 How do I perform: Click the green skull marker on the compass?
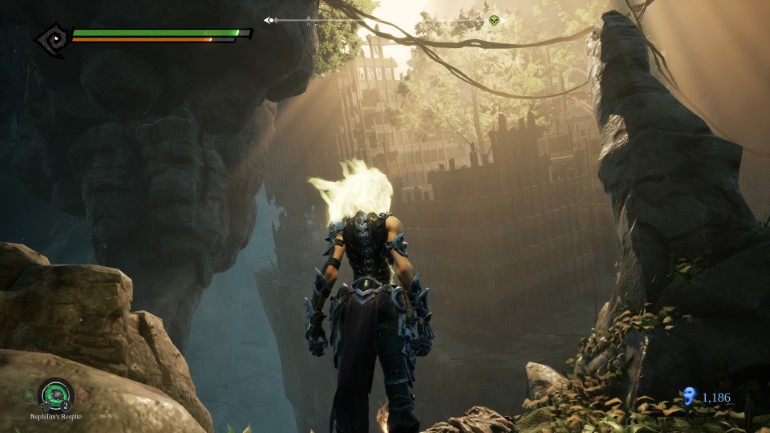[493, 20]
